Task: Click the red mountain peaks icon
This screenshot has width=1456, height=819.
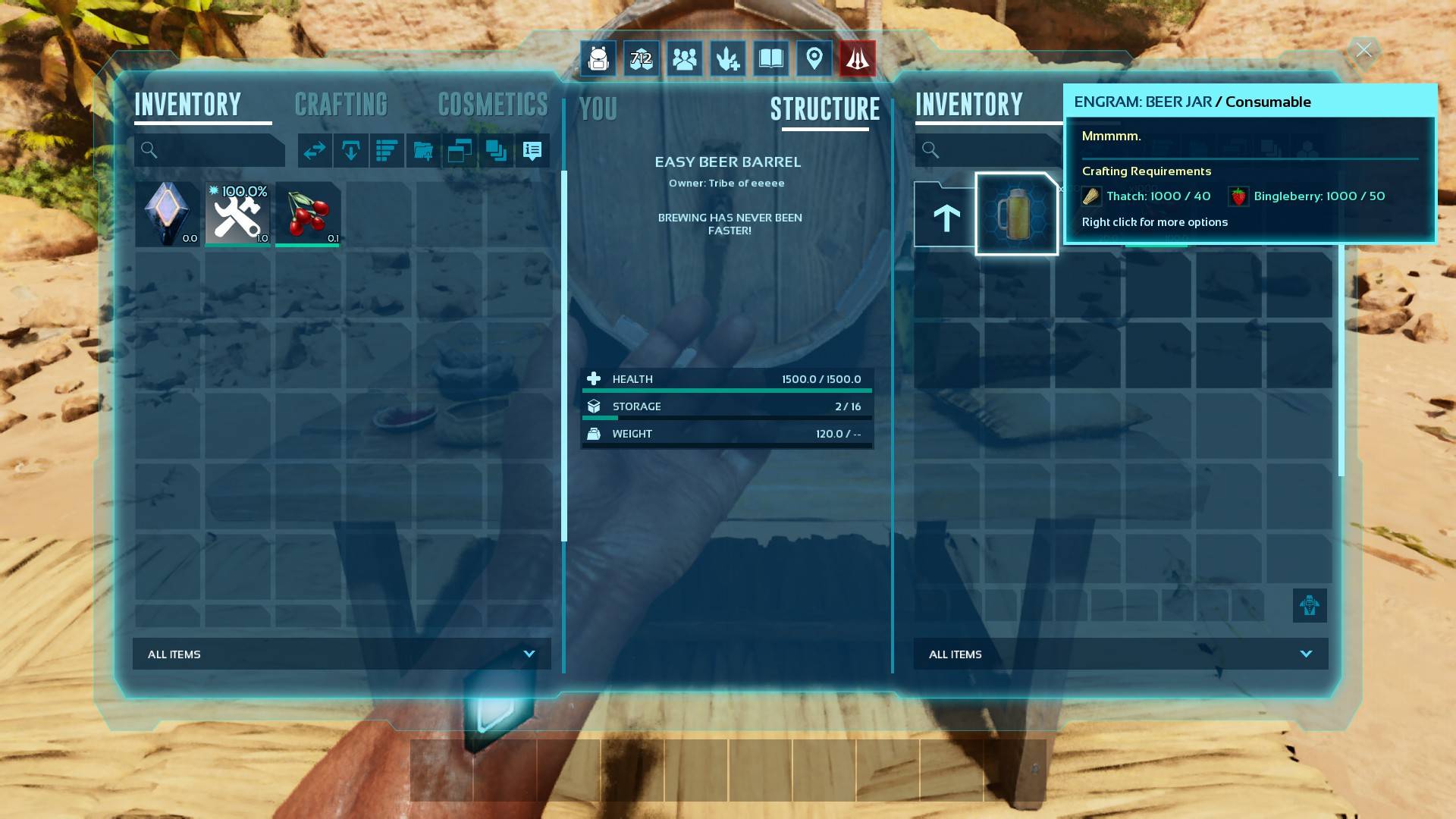Action: (x=857, y=58)
